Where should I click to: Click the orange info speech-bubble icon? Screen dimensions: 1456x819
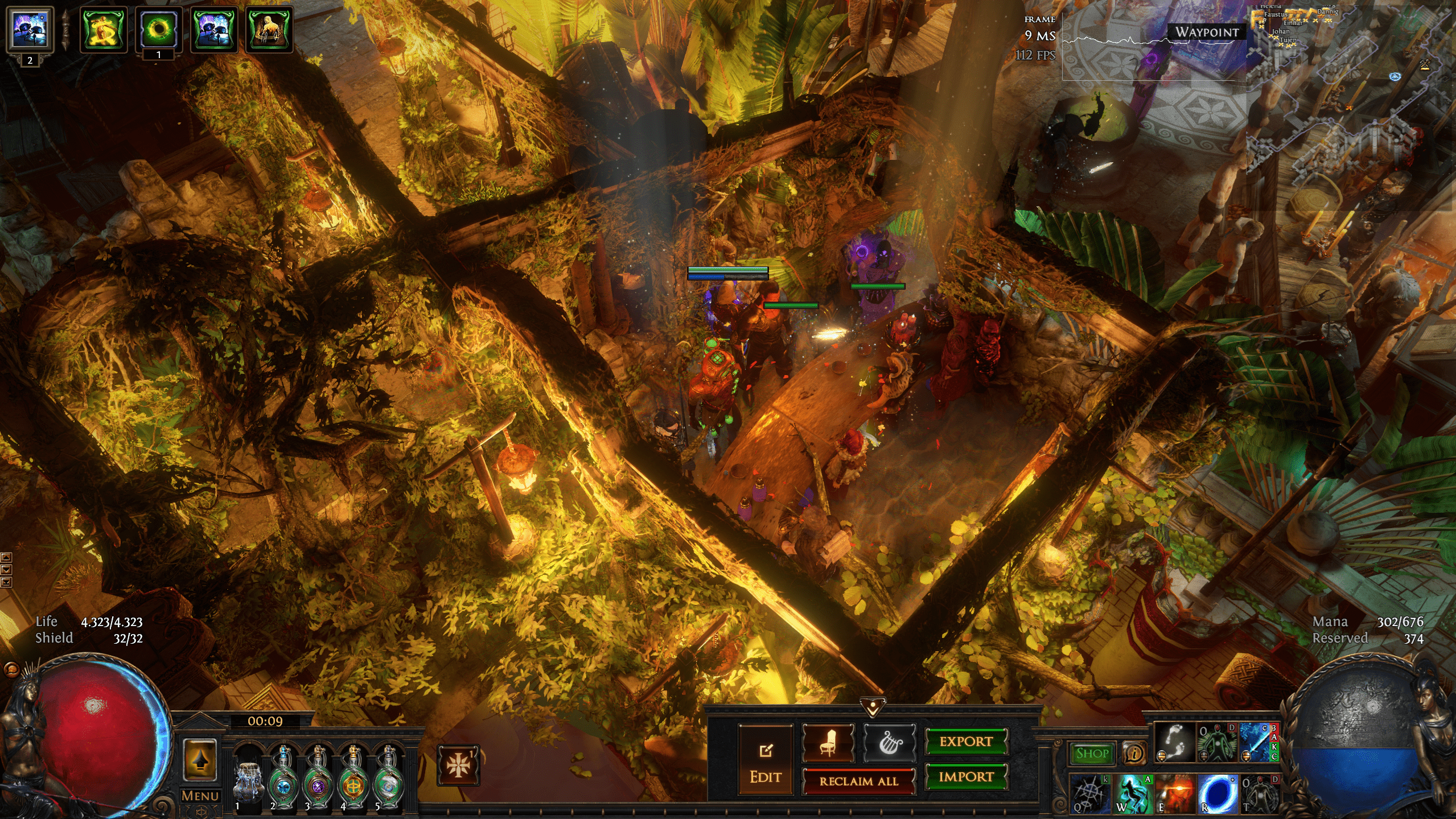pyautogui.click(x=1134, y=754)
